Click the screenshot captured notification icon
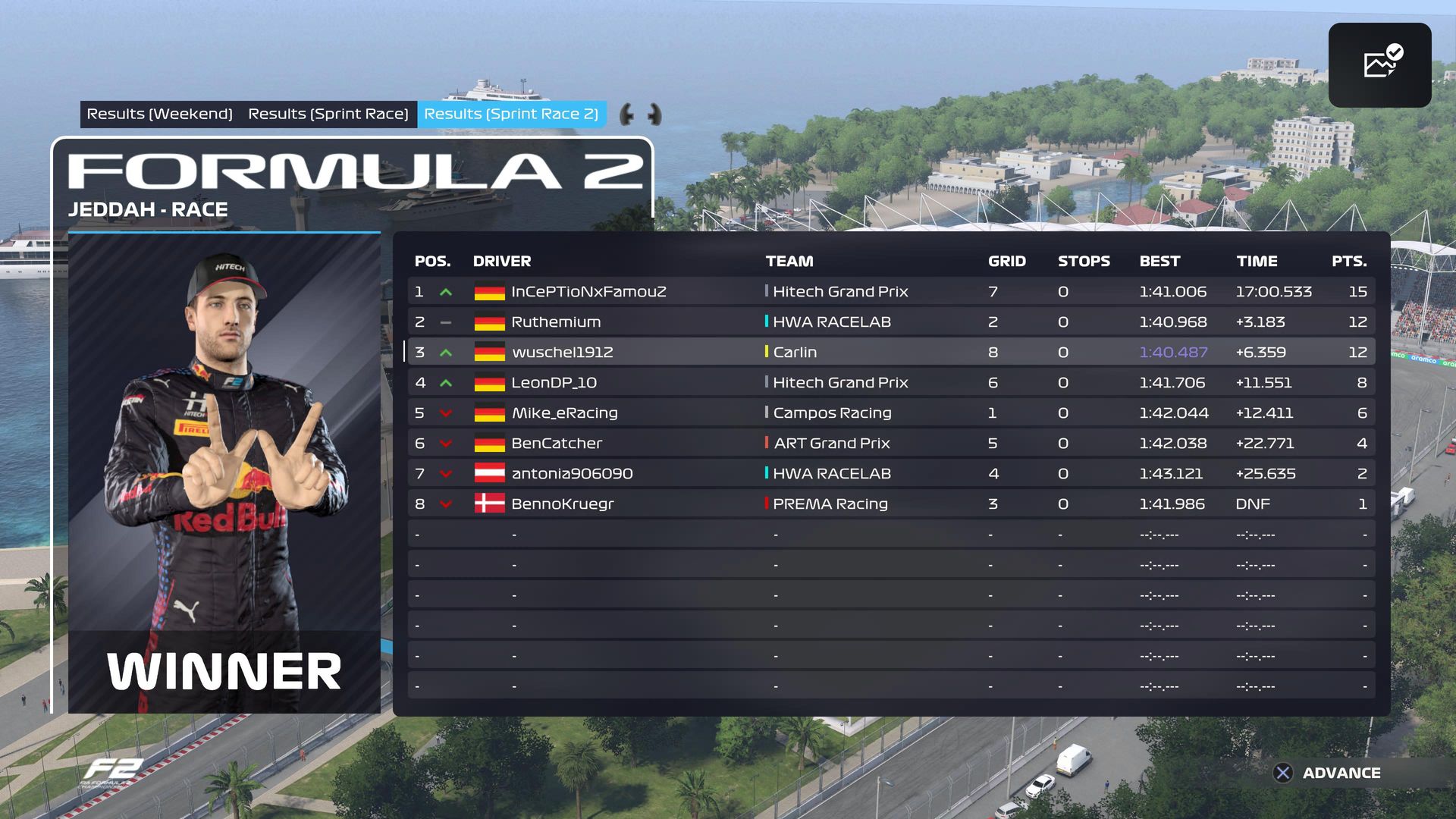 [1379, 64]
